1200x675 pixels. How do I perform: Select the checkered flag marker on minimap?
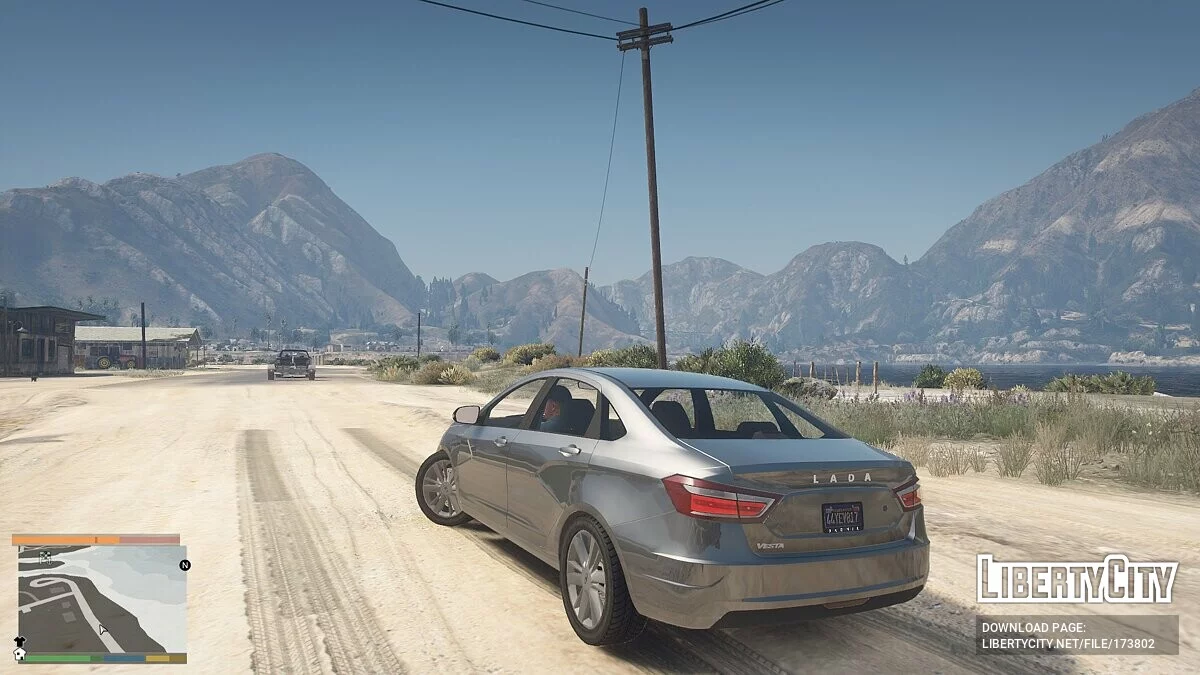[45, 558]
